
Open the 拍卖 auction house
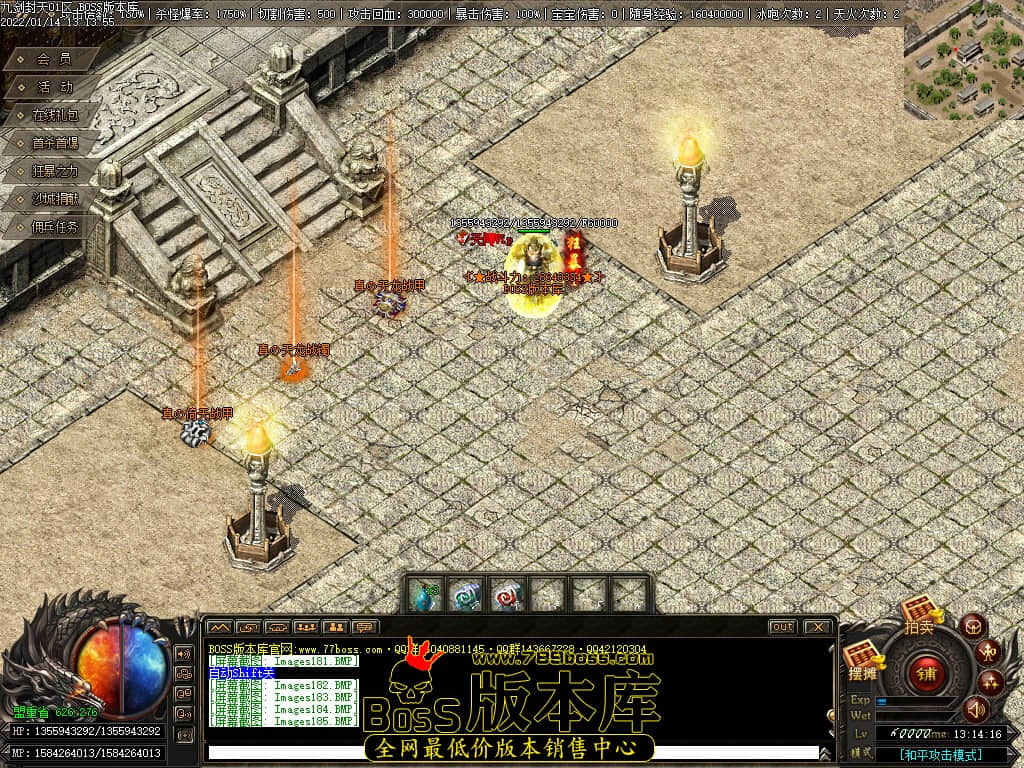(x=919, y=612)
